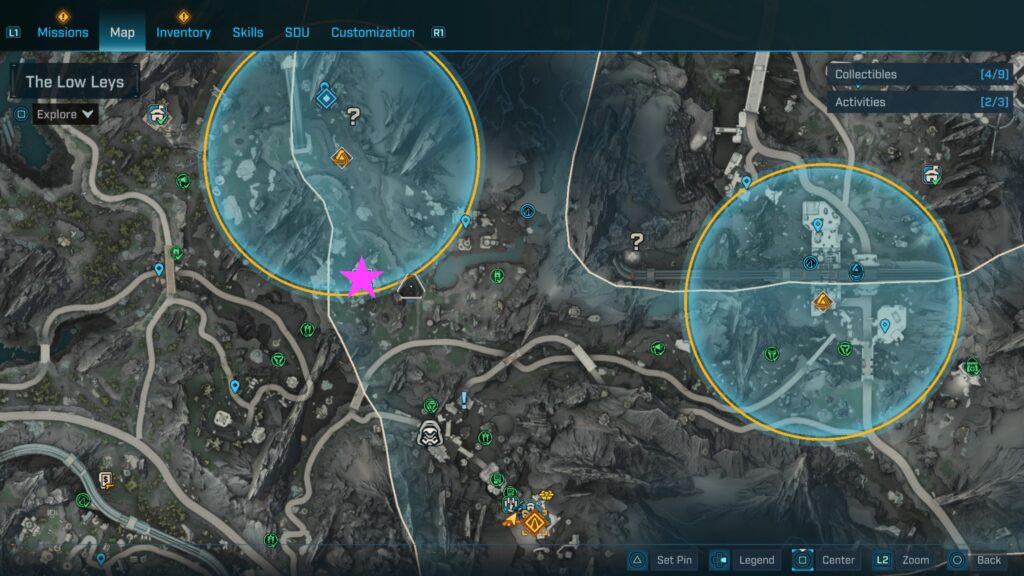Click The Low Leys region label

(74, 82)
